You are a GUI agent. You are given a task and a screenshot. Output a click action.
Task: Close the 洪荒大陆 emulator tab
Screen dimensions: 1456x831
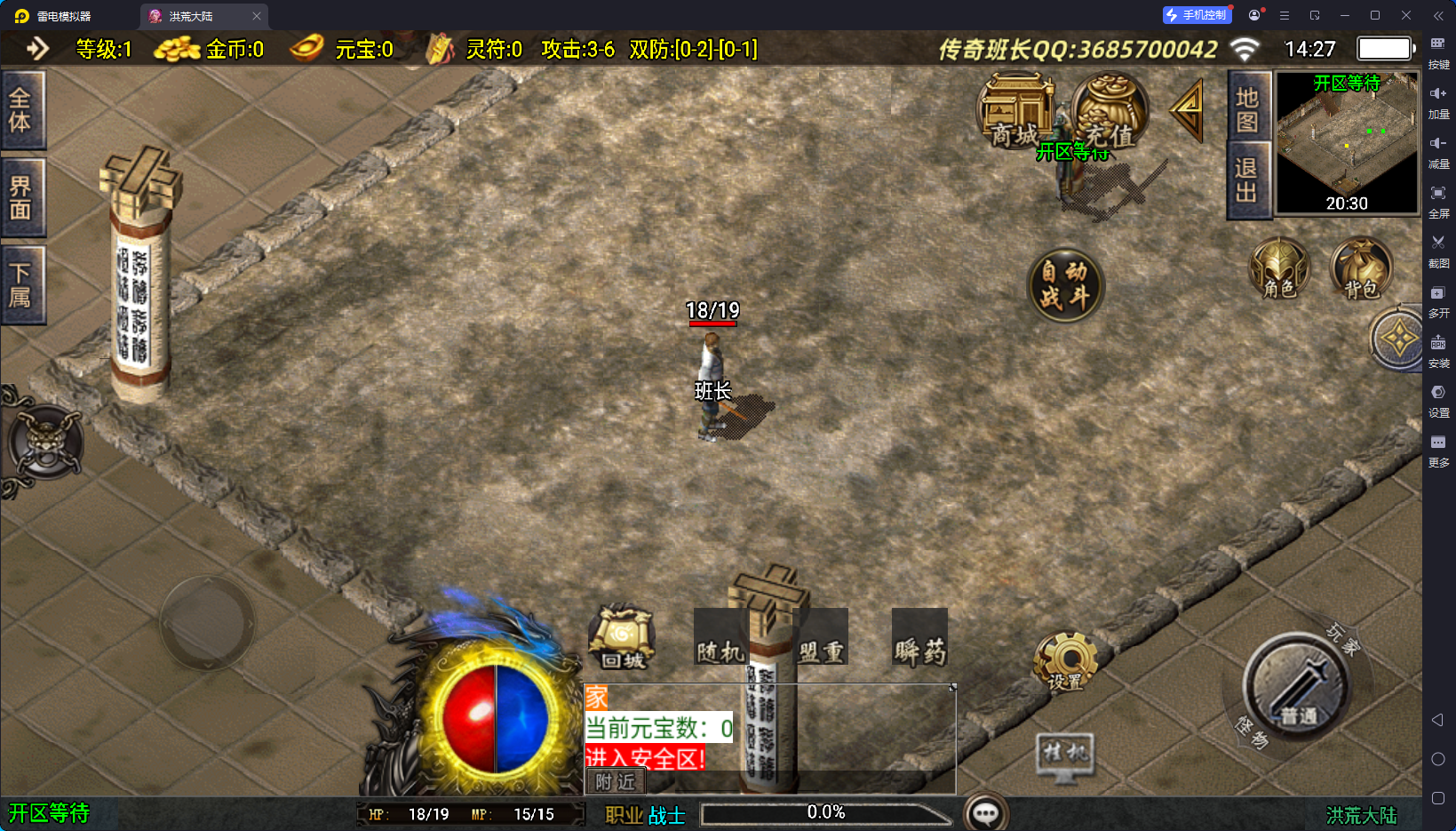(257, 16)
